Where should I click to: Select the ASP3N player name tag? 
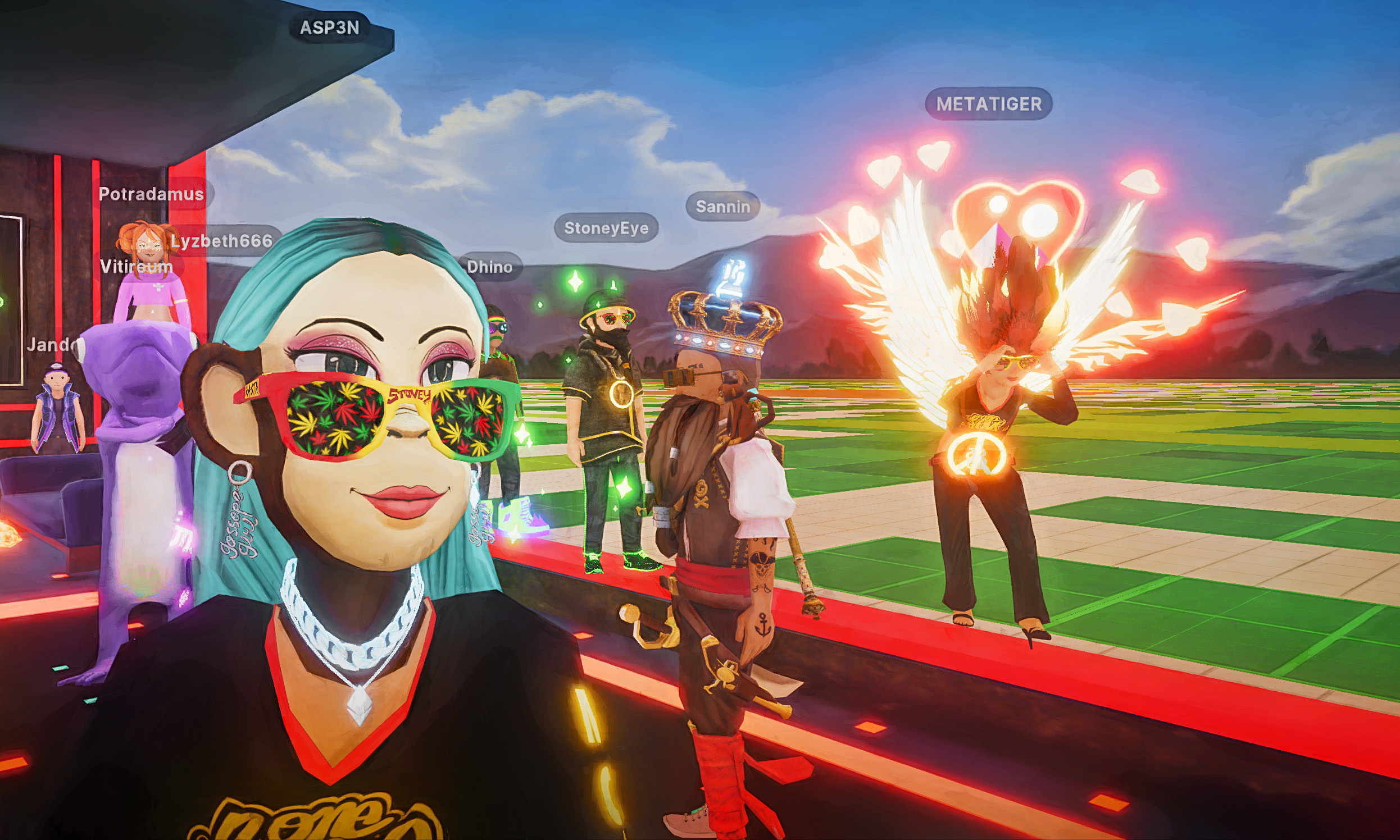(x=329, y=27)
